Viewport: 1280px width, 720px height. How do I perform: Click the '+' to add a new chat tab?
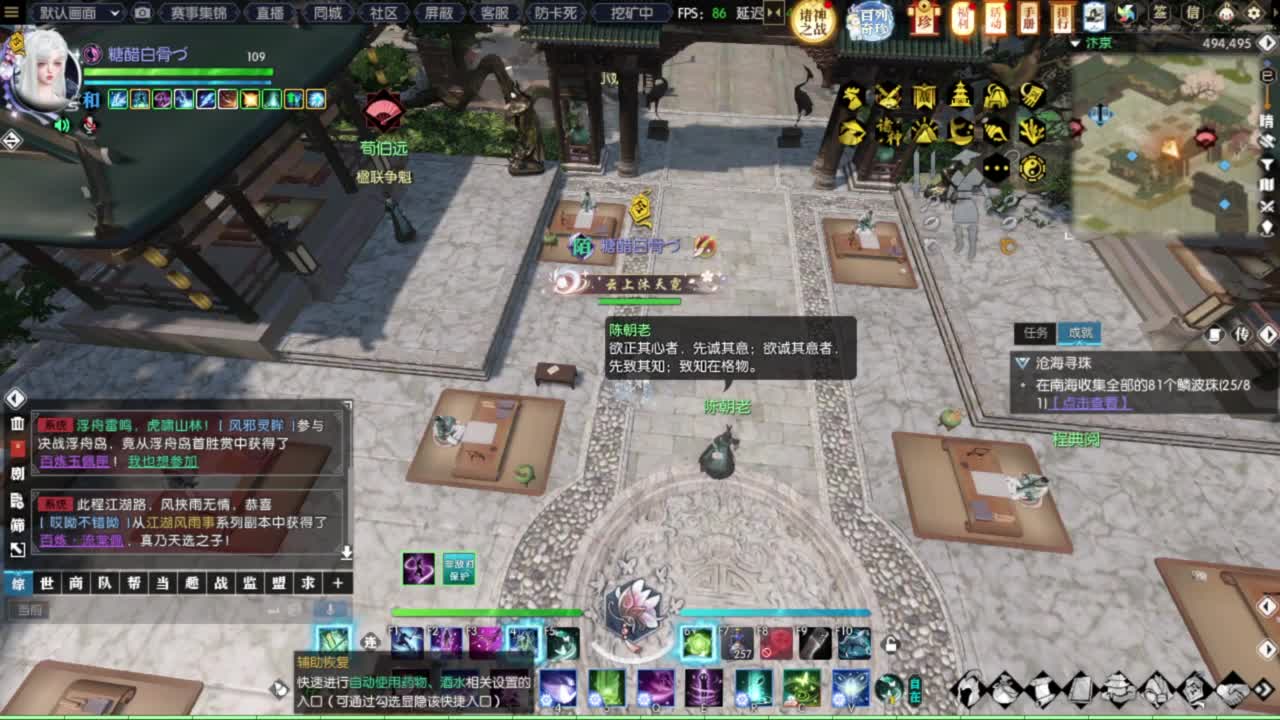point(338,583)
